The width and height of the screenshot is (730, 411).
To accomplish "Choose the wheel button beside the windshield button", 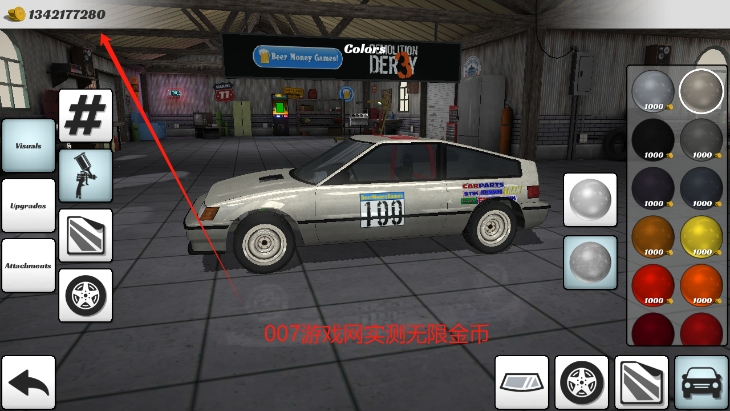I will point(582,382).
